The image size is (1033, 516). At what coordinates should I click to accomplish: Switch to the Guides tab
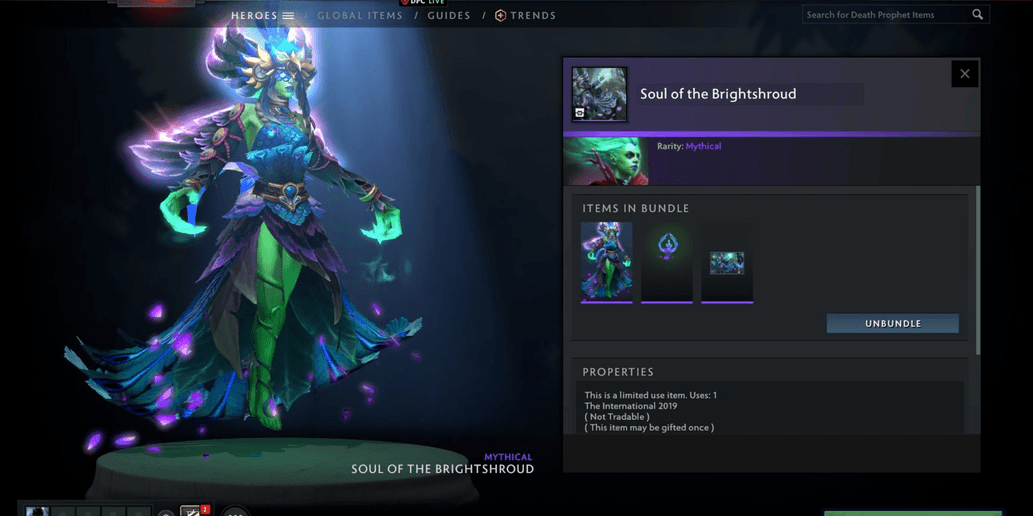click(449, 16)
